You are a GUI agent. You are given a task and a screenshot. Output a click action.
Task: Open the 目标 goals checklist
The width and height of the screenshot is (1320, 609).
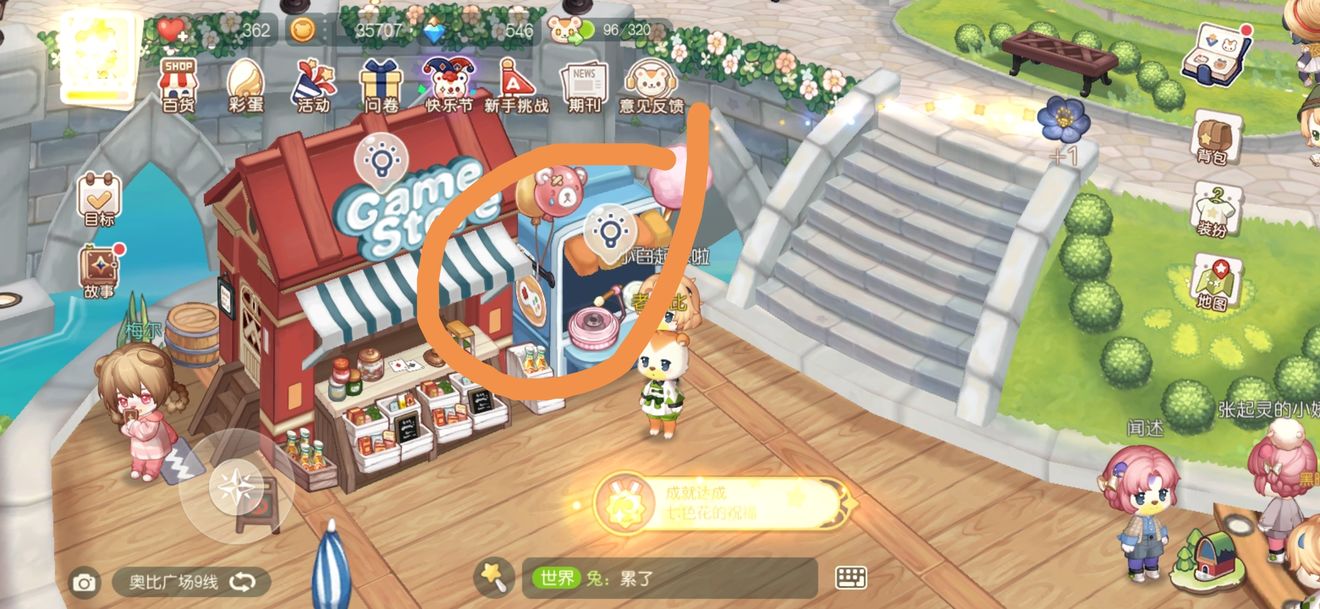tap(99, 199)
